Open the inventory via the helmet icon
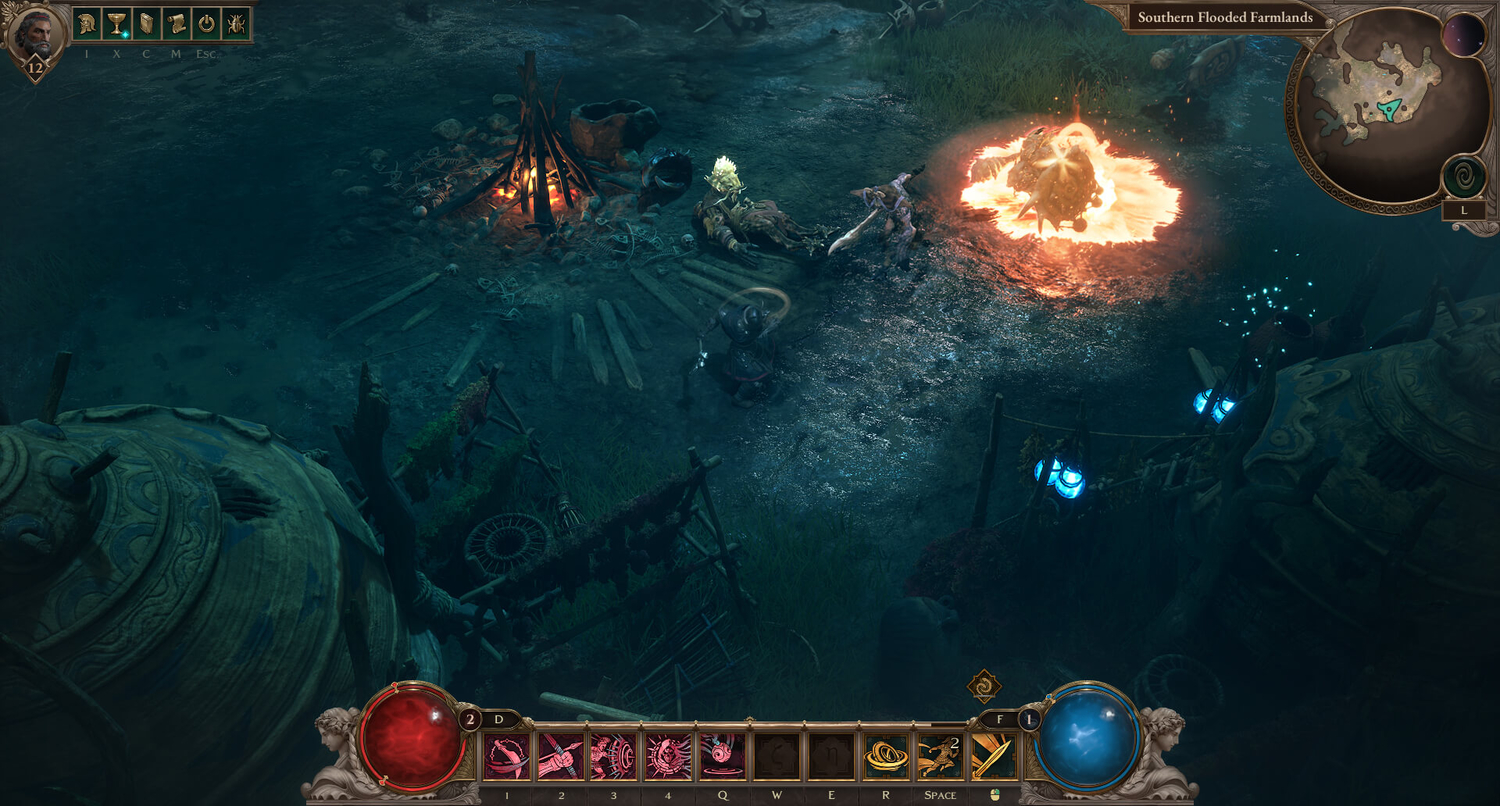The image size is (1500, 806). (87, 23)
